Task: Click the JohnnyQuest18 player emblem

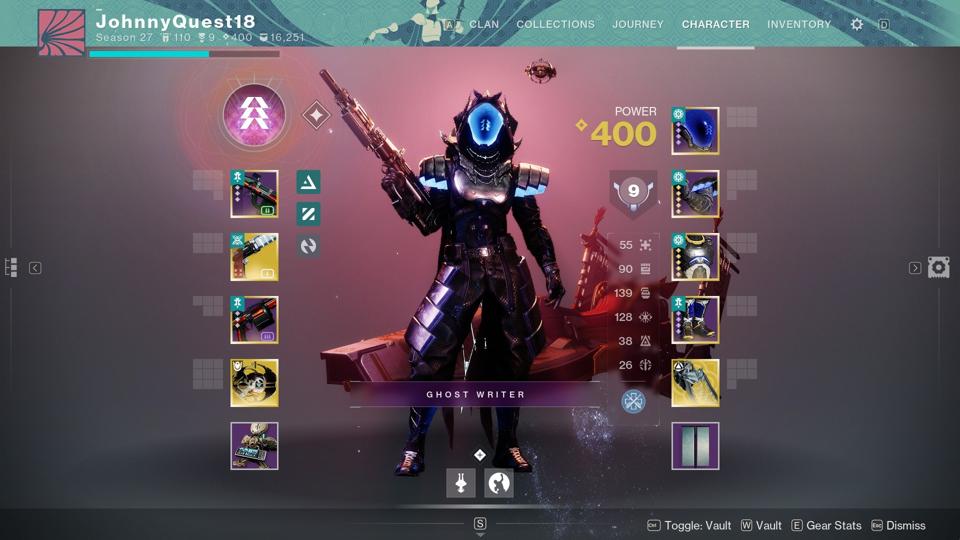Action: pyautogui.click(x=61, y=32)
